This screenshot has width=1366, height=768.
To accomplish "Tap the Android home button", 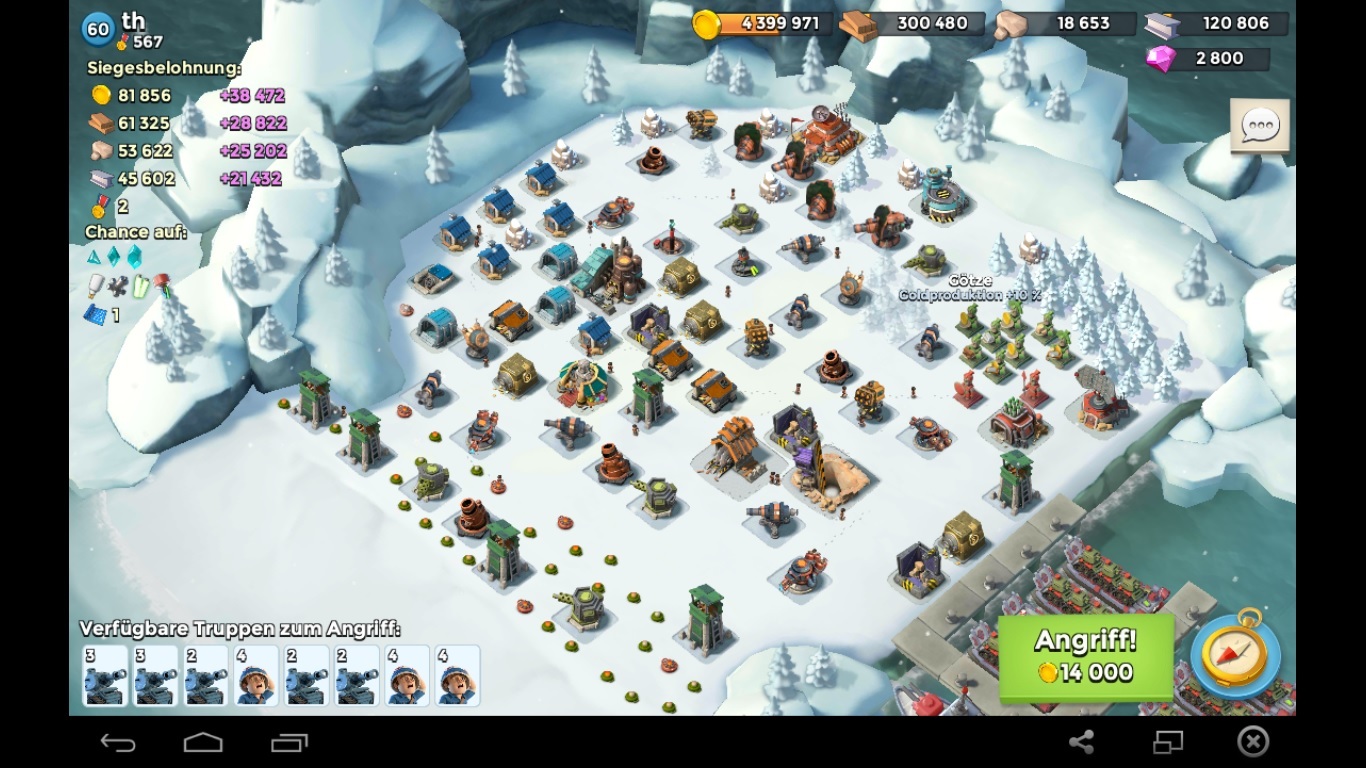I will tap(203, 742).
